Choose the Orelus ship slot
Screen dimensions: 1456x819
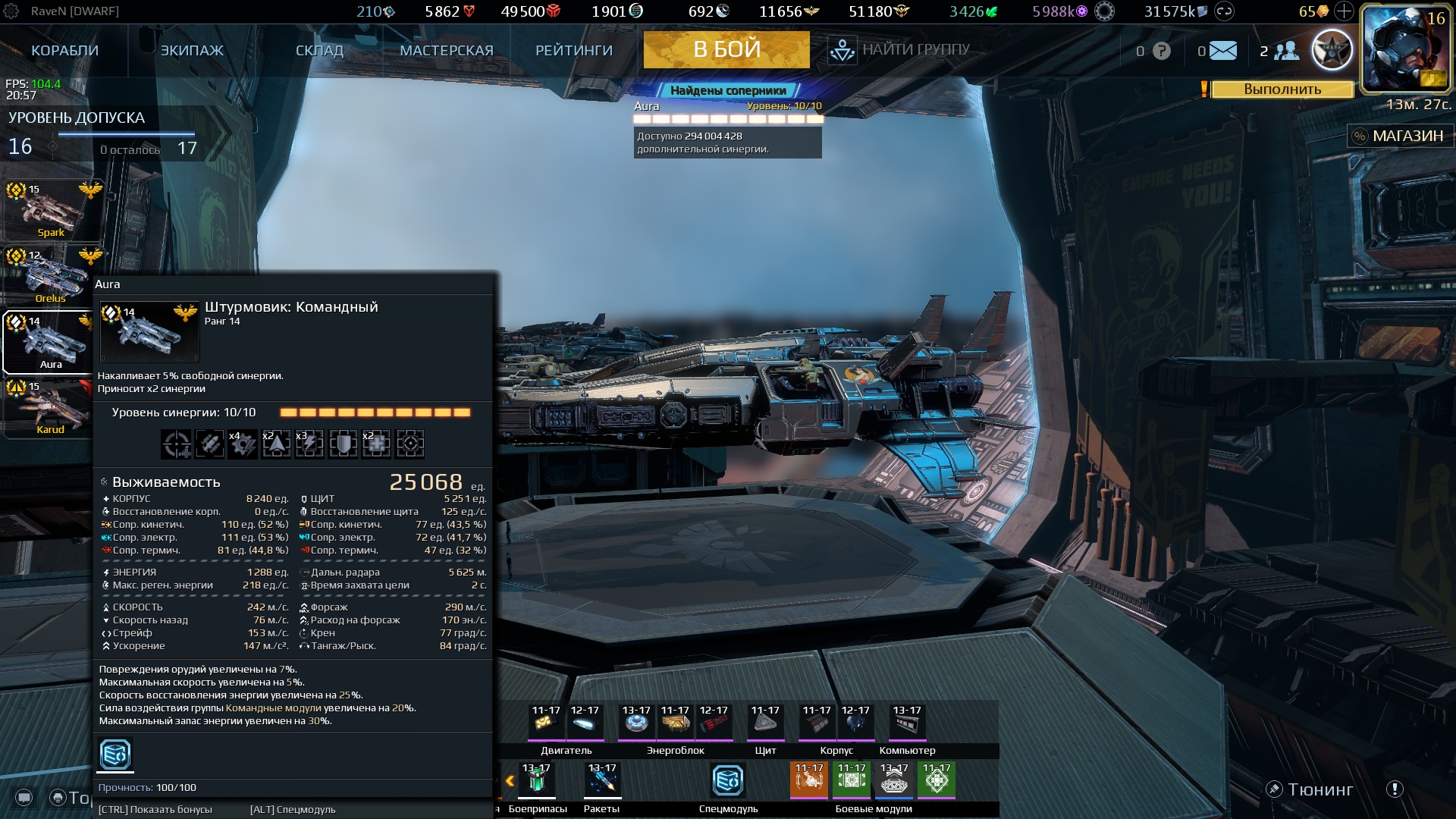52,275
